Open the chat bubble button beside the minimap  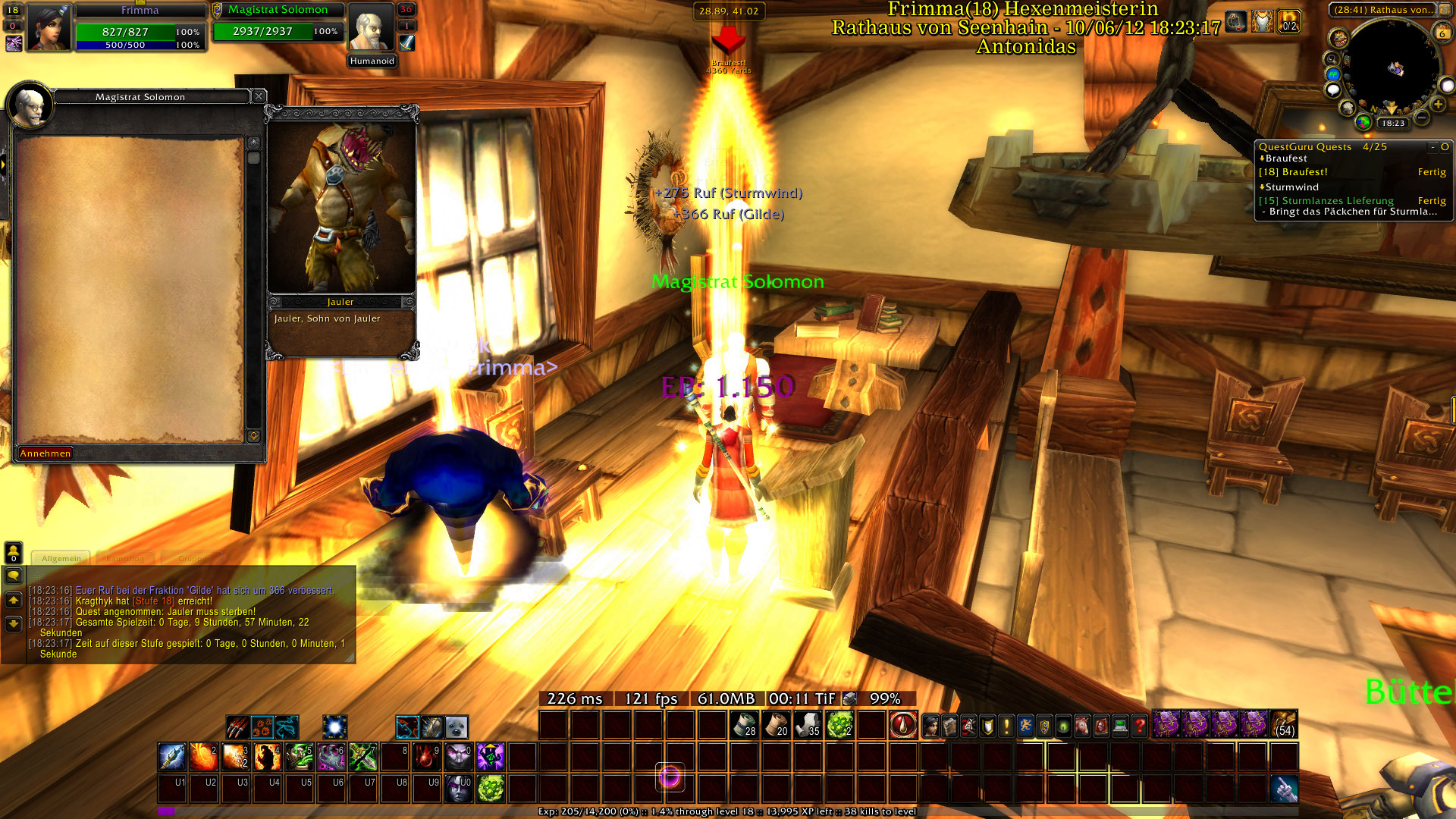(x=1332, y=90)
